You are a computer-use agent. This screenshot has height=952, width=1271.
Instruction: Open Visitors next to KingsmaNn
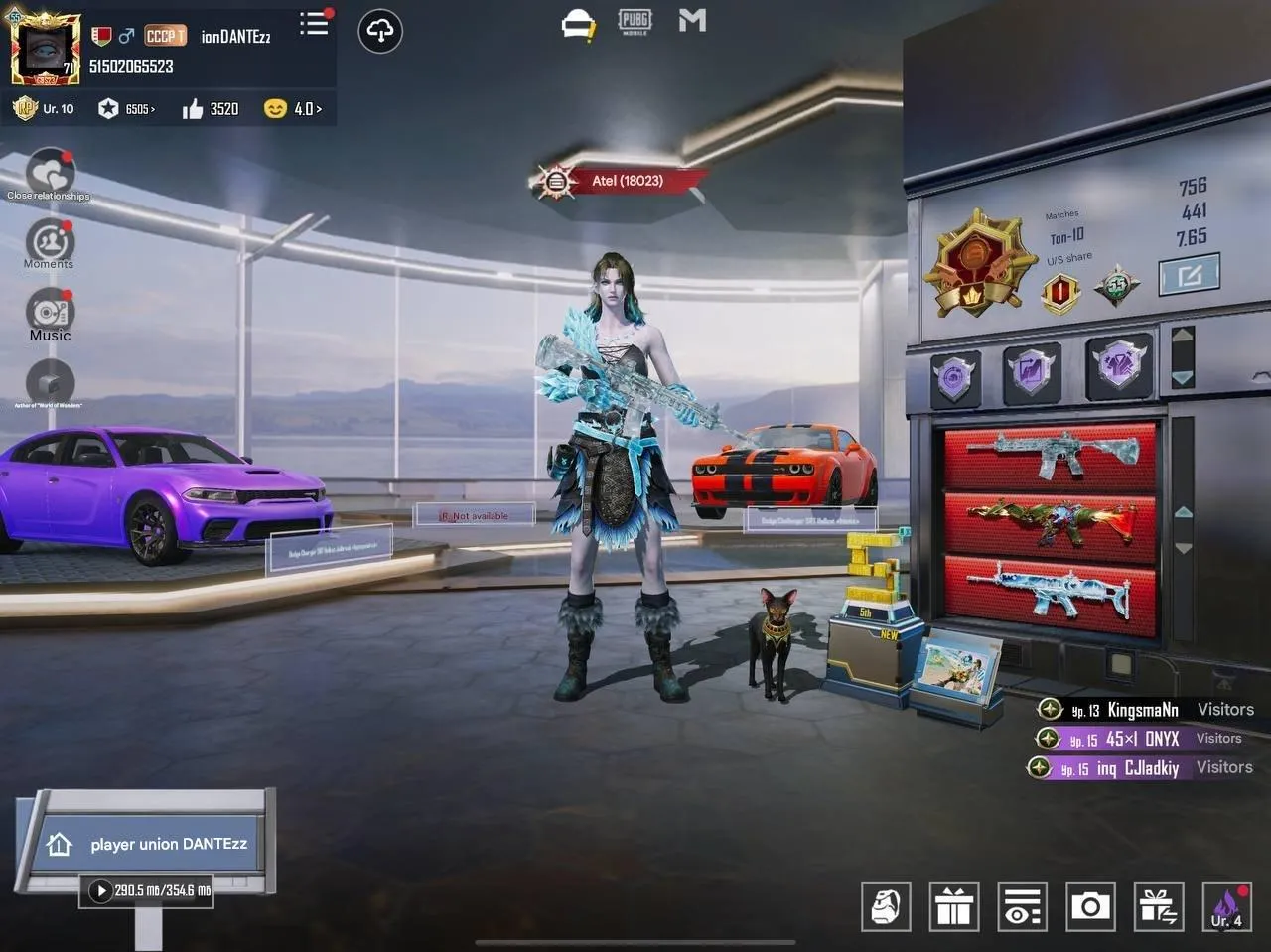click(1224, 709)
